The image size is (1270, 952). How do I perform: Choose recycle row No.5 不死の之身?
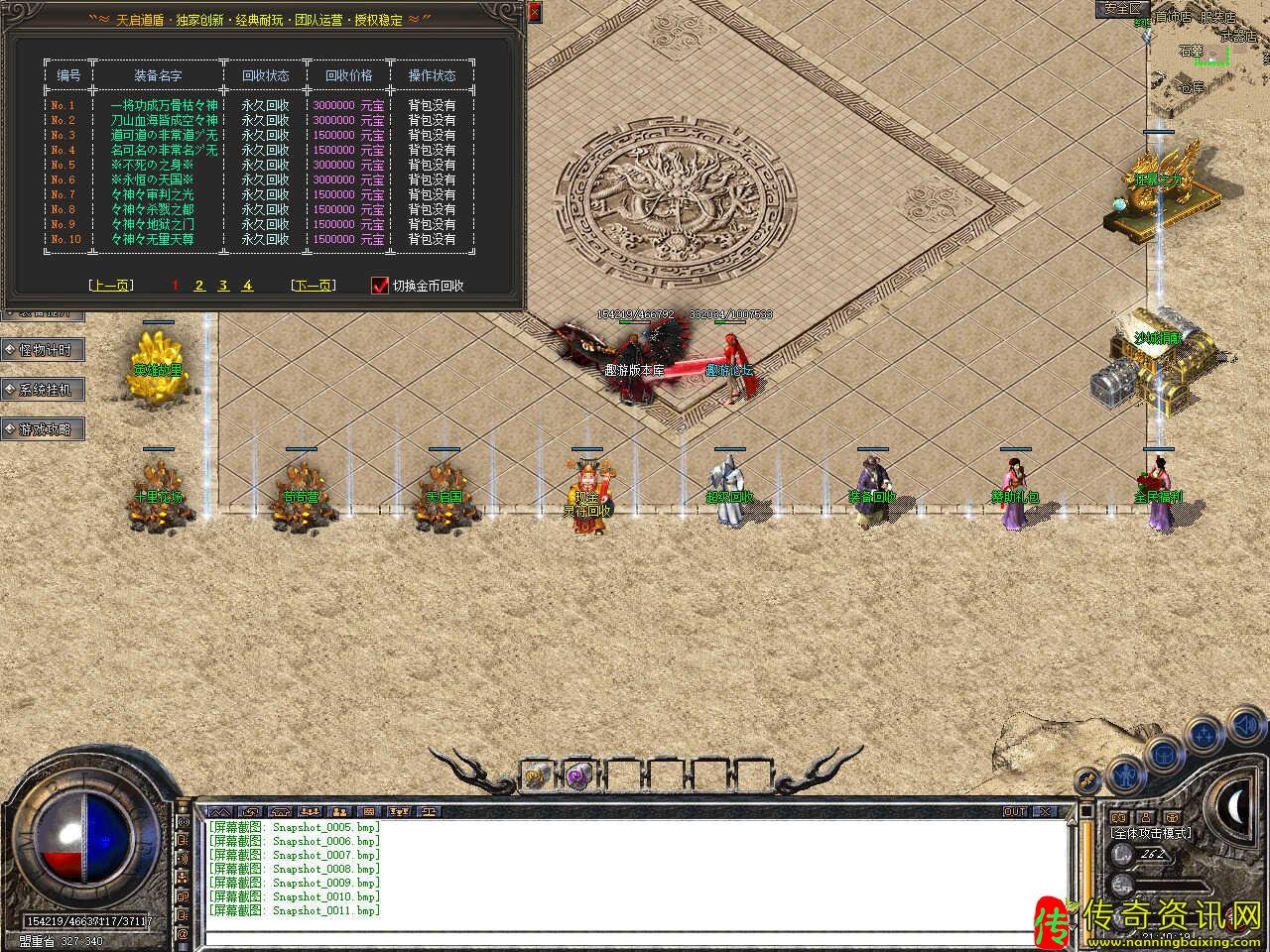[x=152, y=165]
